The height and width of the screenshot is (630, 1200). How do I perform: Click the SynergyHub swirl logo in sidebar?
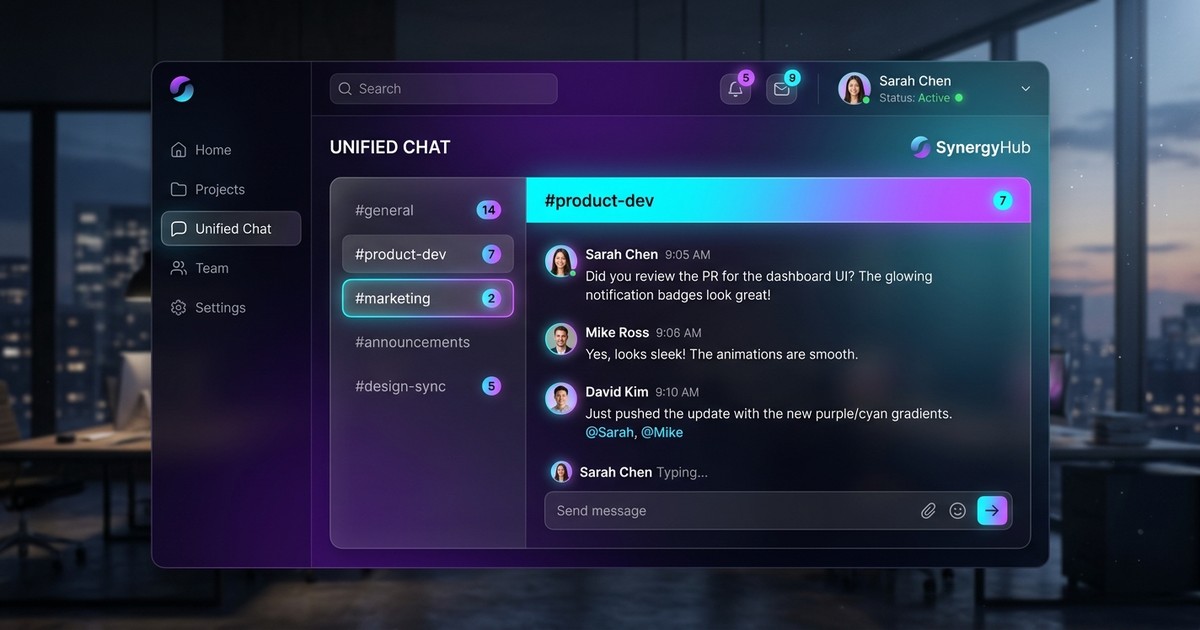click(x=181, y=89)
